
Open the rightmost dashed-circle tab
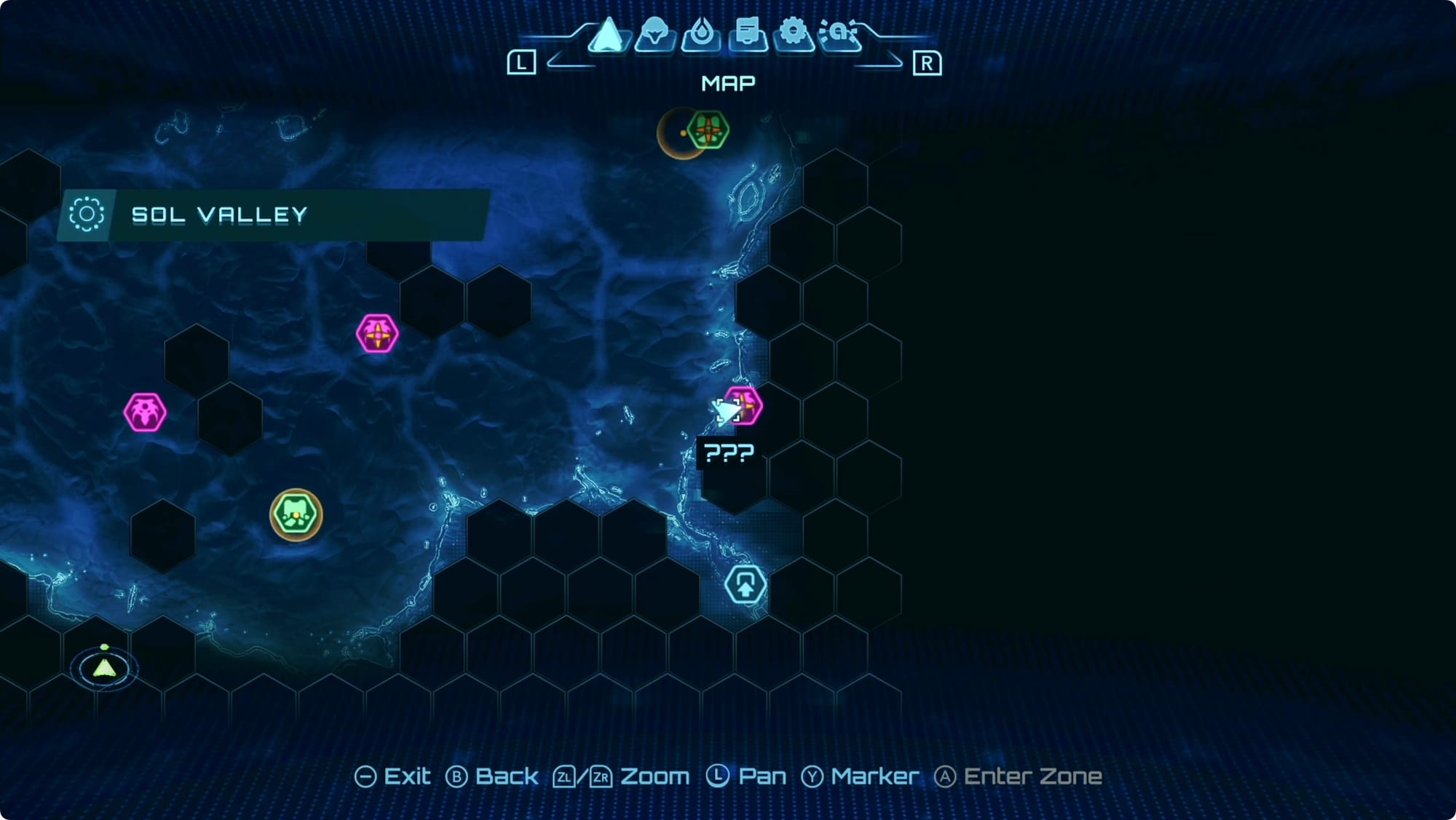coord(839,33)
